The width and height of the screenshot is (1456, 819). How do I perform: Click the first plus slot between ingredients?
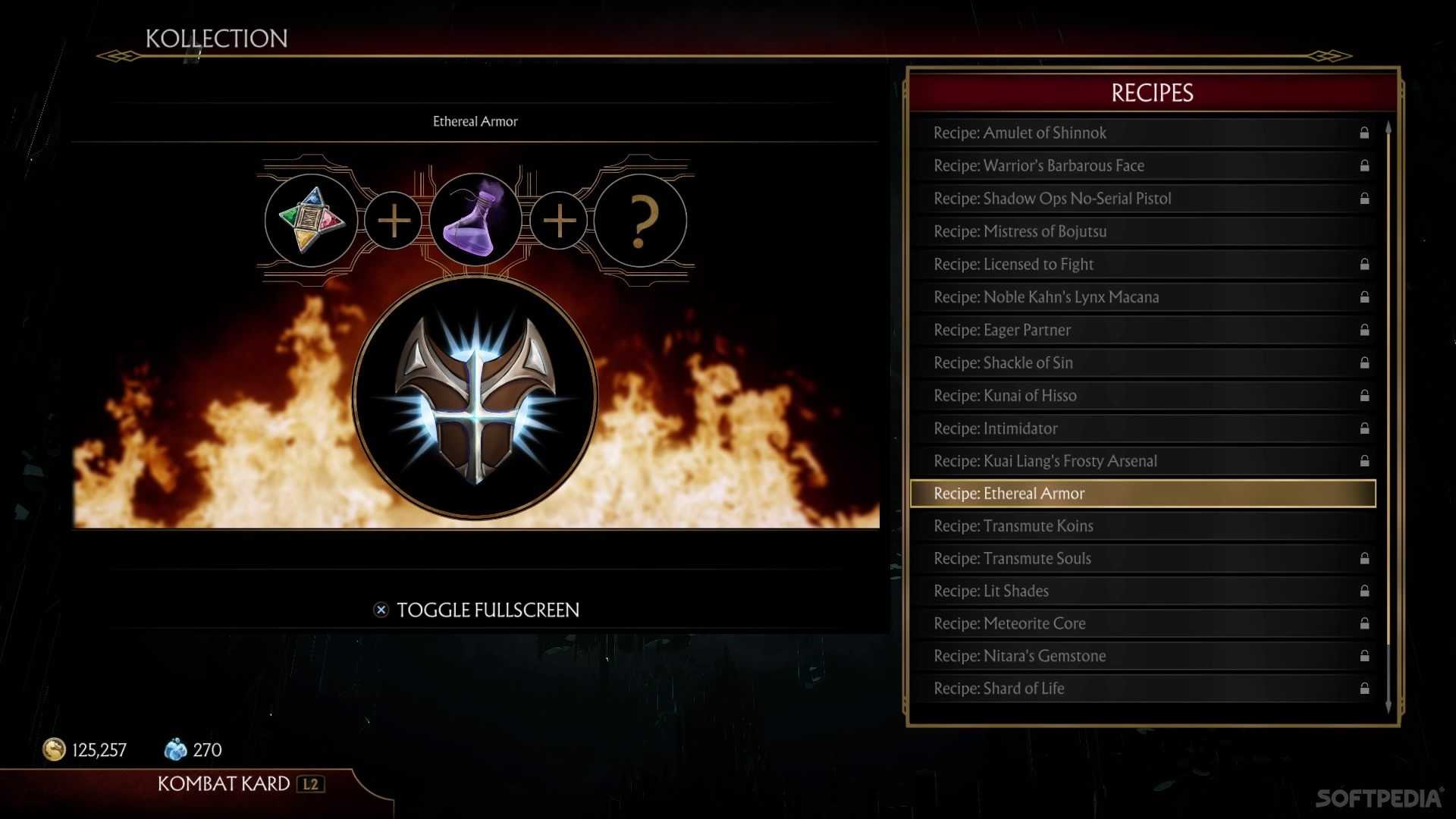click(x=393, y=220)
